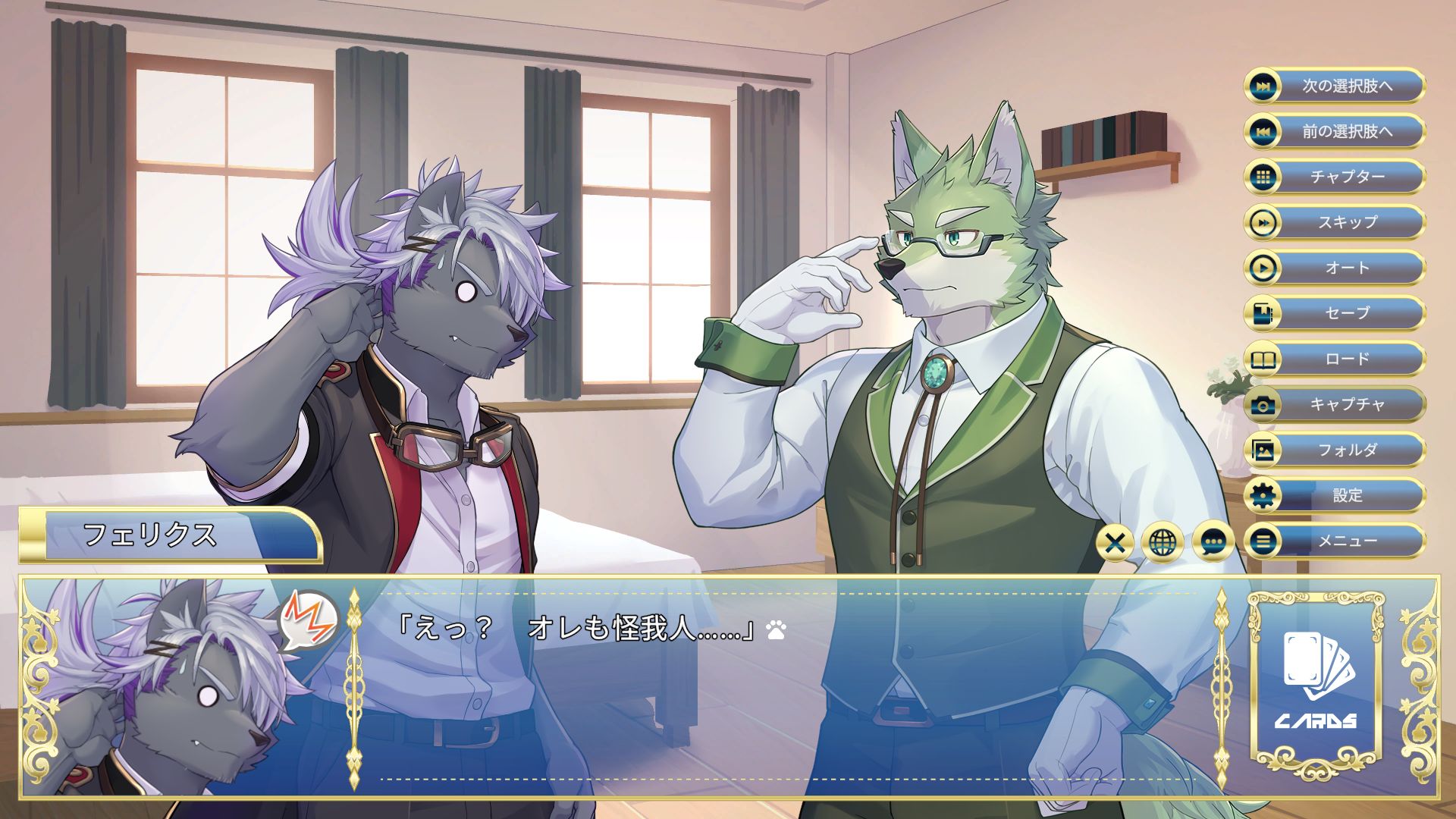Open 設定 settings
Image resolution: width=1456 pixels, height=819 pixels.
(1335, 495)
